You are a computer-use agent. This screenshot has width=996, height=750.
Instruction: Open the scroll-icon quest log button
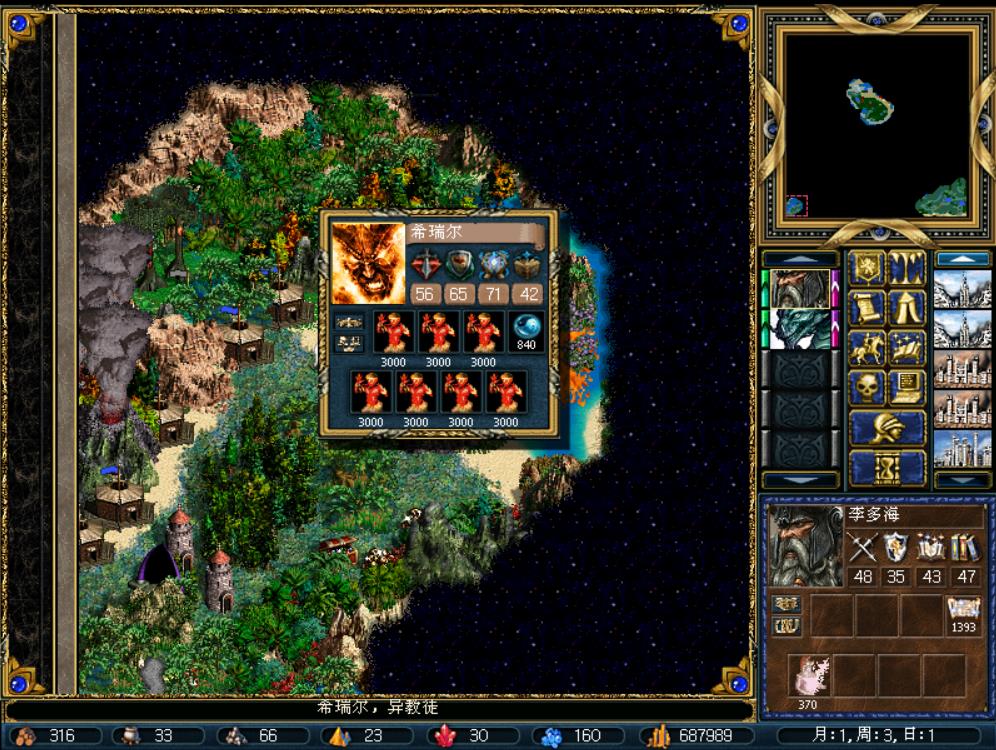pos(867,308)
